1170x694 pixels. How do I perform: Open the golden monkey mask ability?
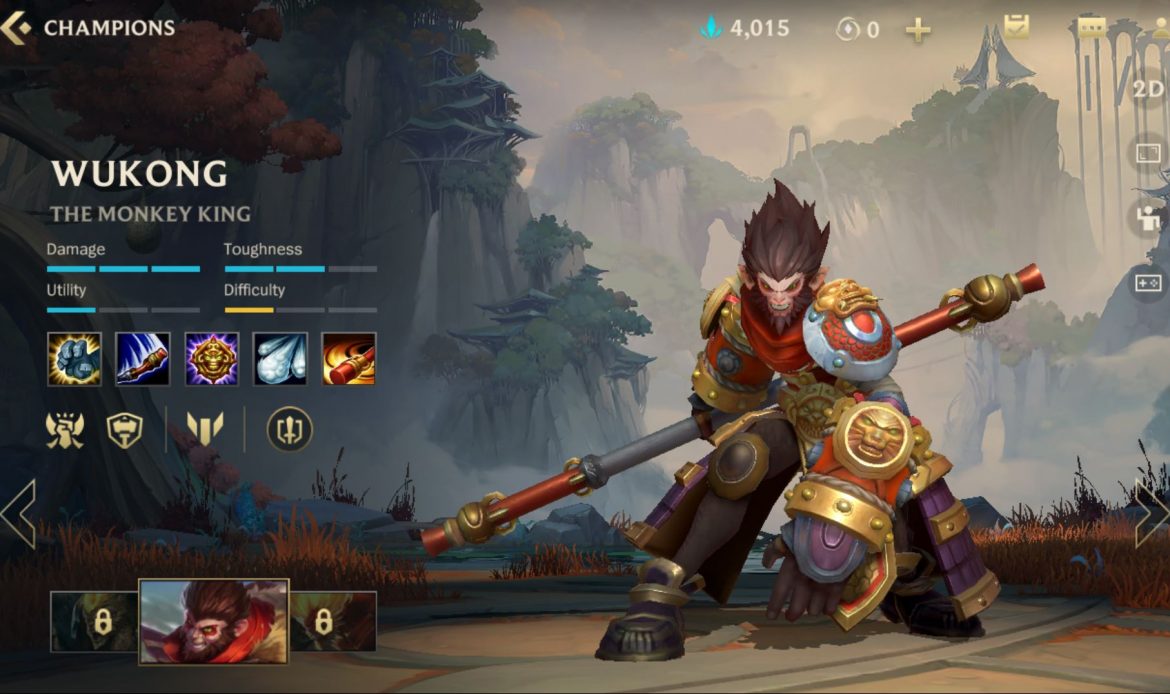(x=212, y=359)
